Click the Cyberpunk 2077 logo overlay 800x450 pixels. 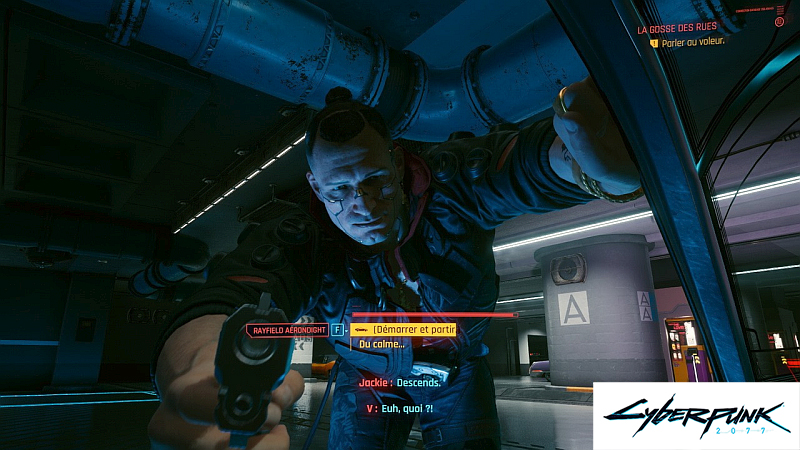pyautogui.click(x=695, y=414)
